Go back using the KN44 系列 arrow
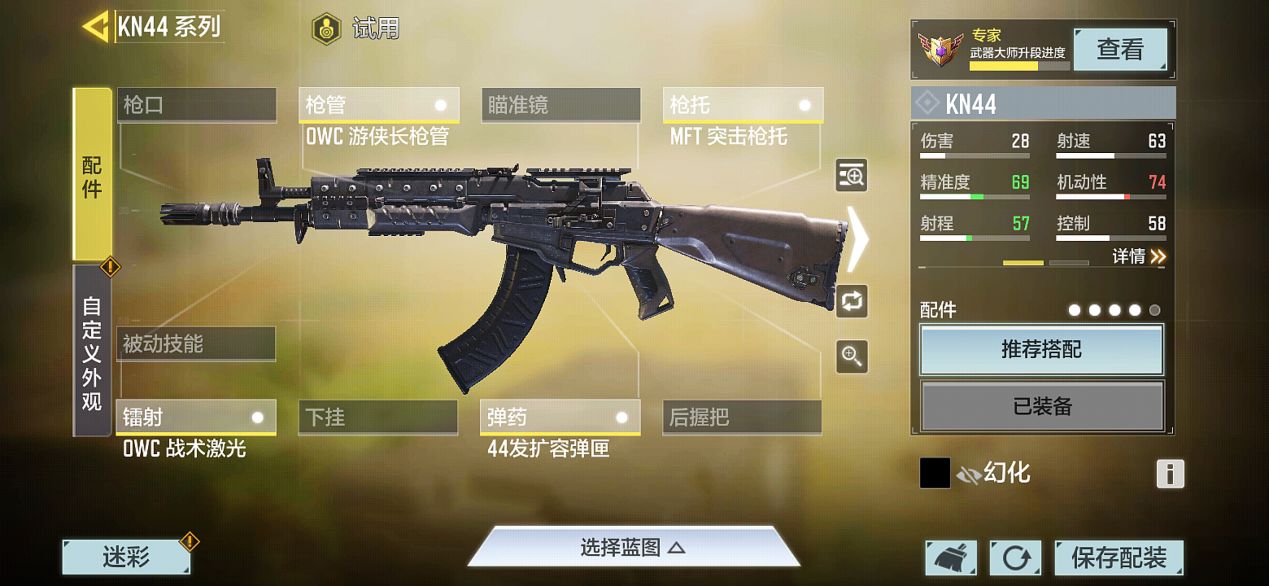1269x586 pixels. (97, 26)
